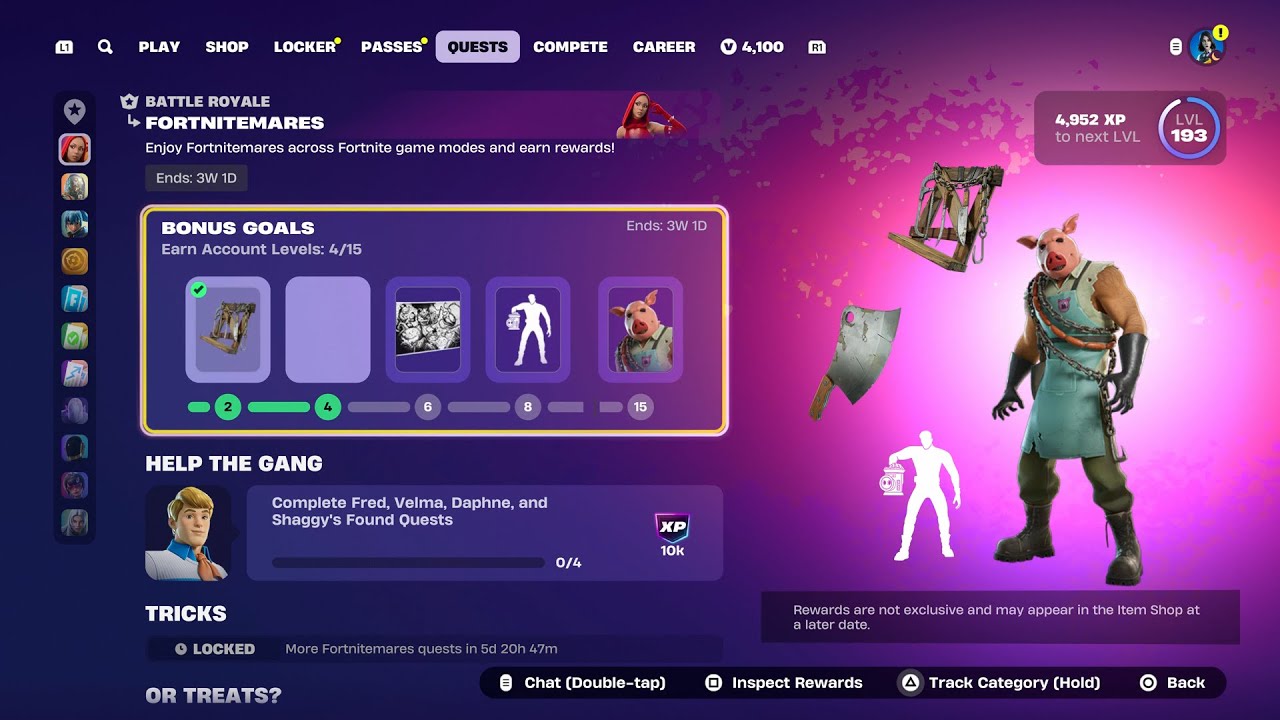
Task: Click the level 4 progress node on Bonus Goals
Action: point(328,407)
